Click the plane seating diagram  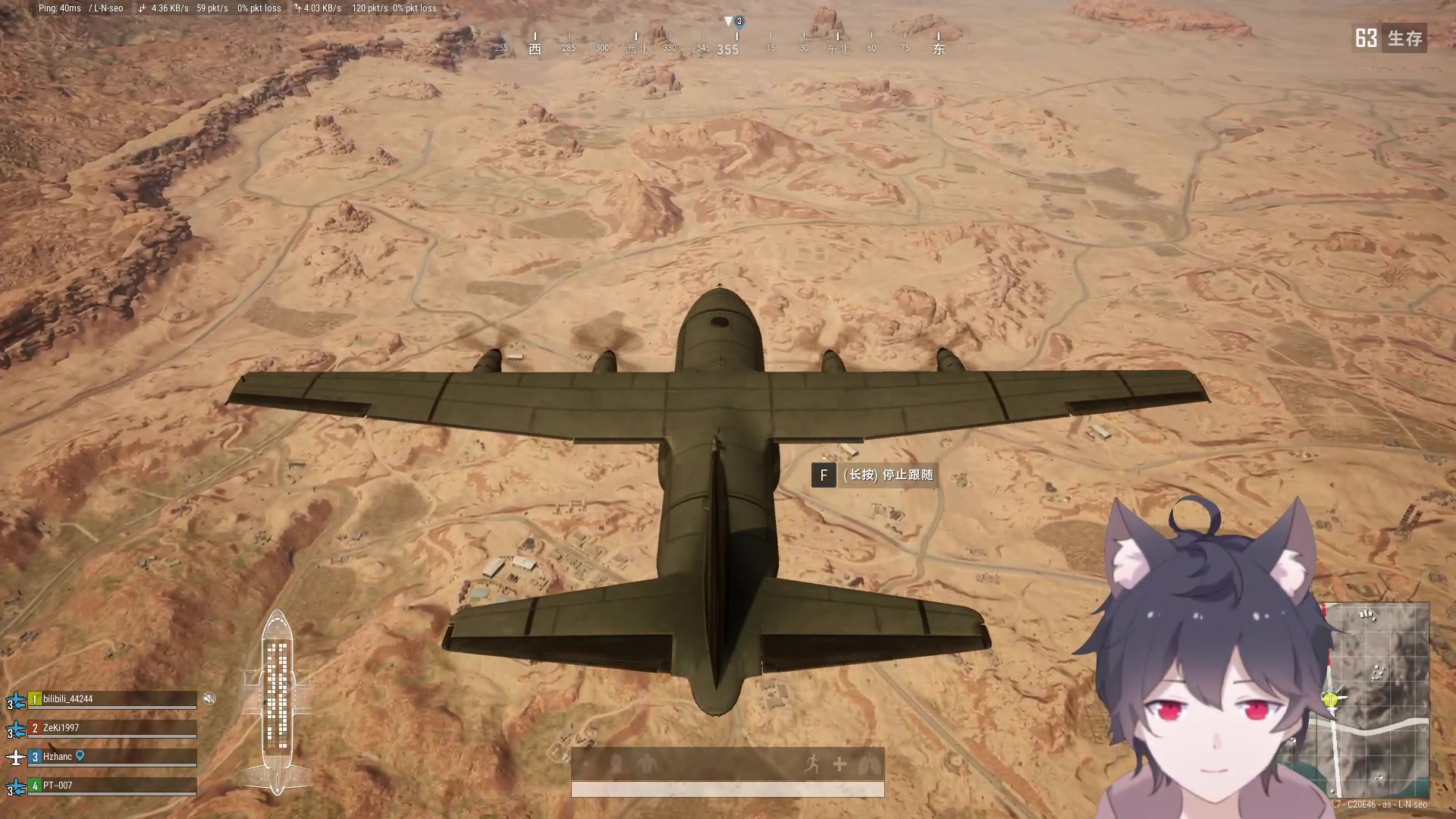pos(277,701)
